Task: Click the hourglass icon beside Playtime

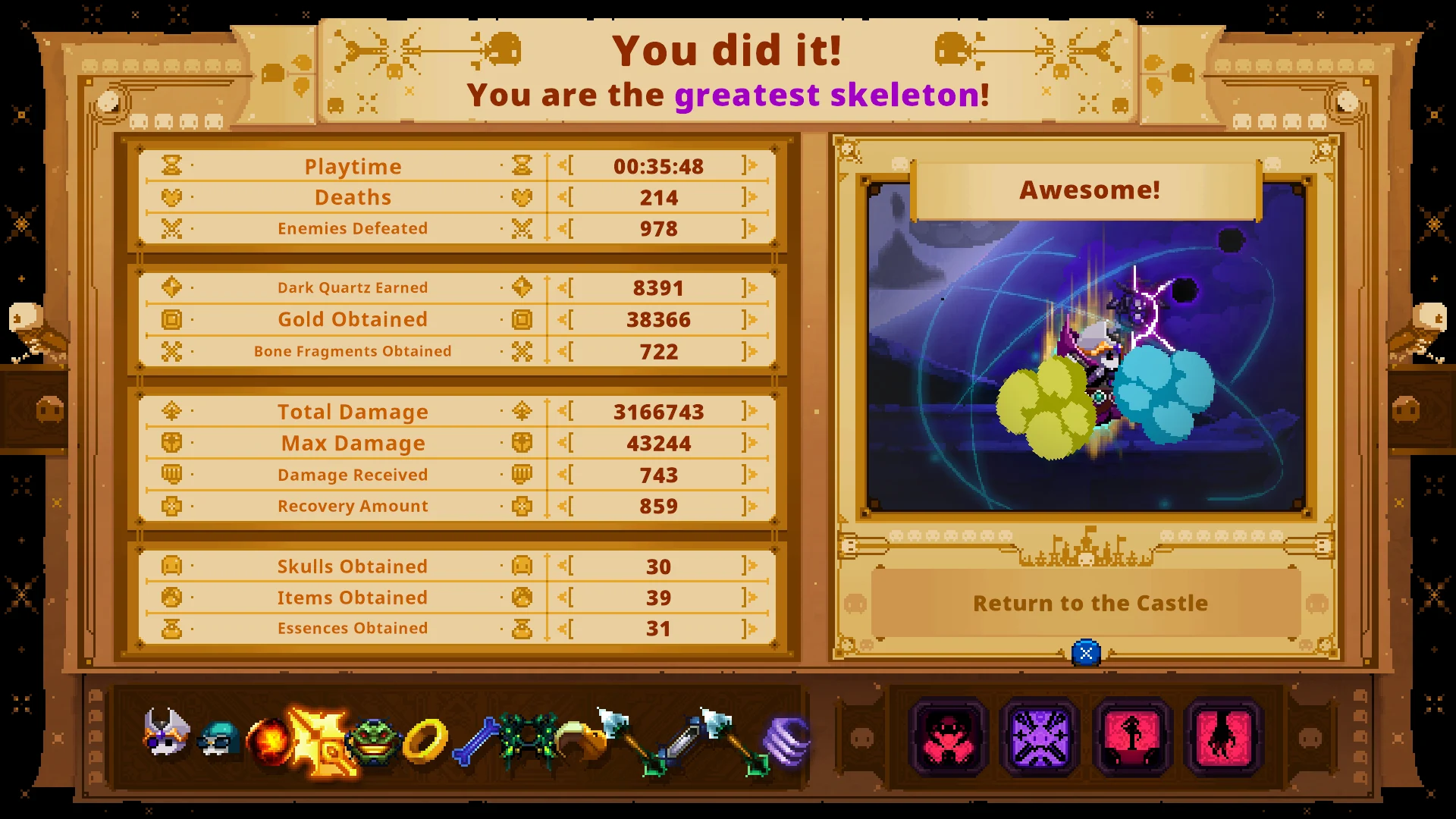Action: pos(173,165)
